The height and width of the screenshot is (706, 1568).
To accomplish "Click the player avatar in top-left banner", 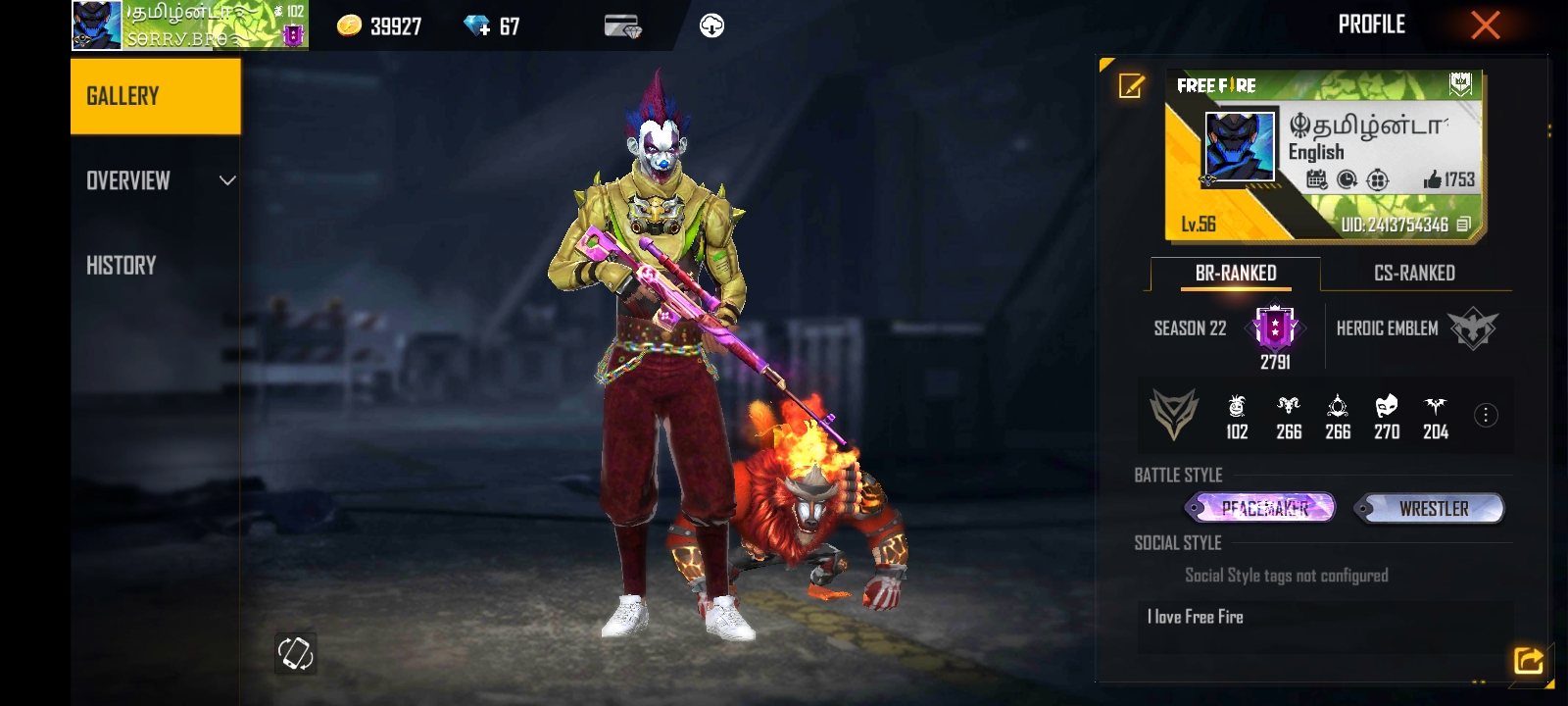I will pos(97,25).
